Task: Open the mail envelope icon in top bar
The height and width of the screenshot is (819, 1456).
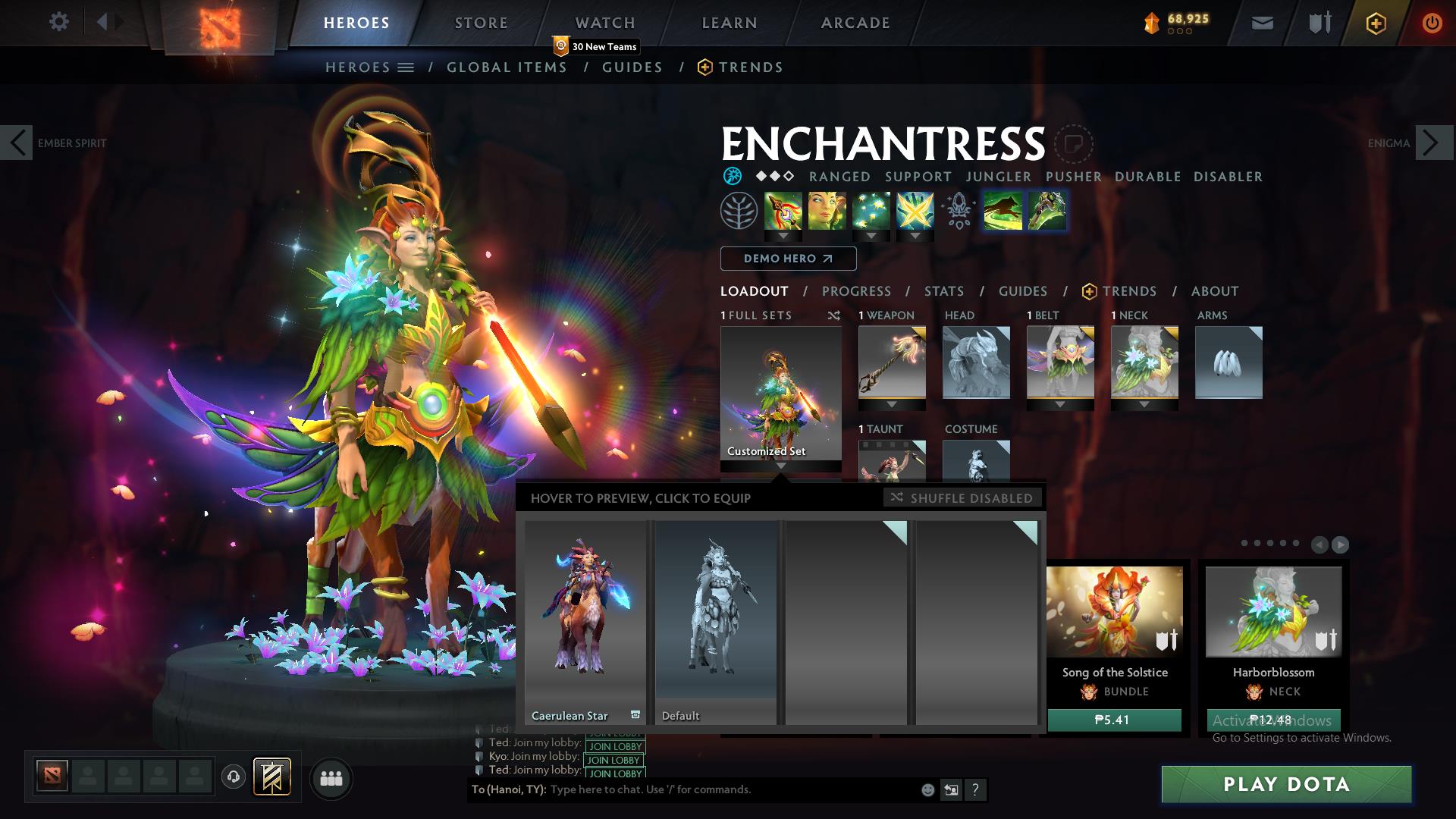Action: tap(1261, 23)
